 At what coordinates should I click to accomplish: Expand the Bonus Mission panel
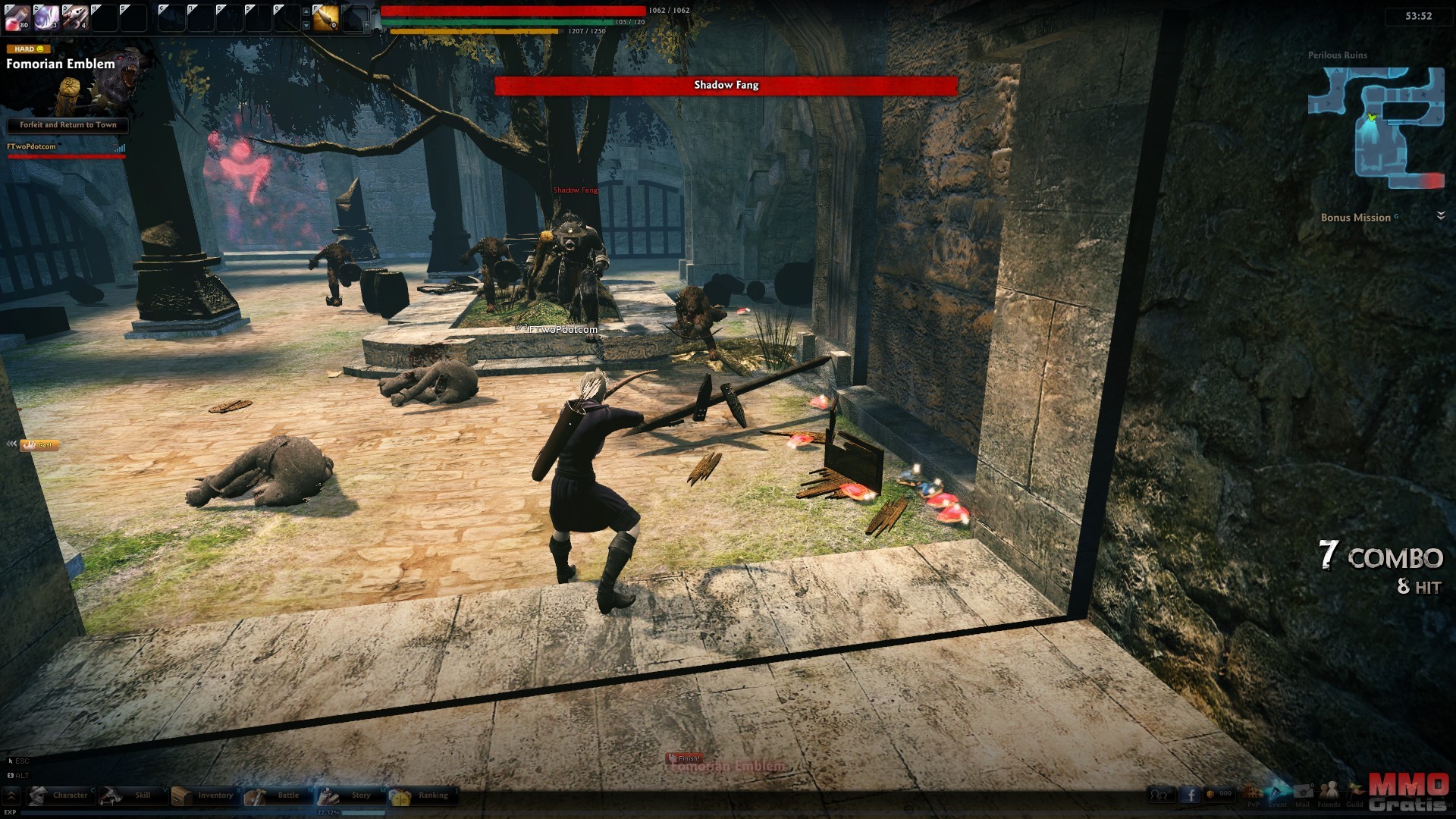pyautogui.click(x=1441, y=217)
